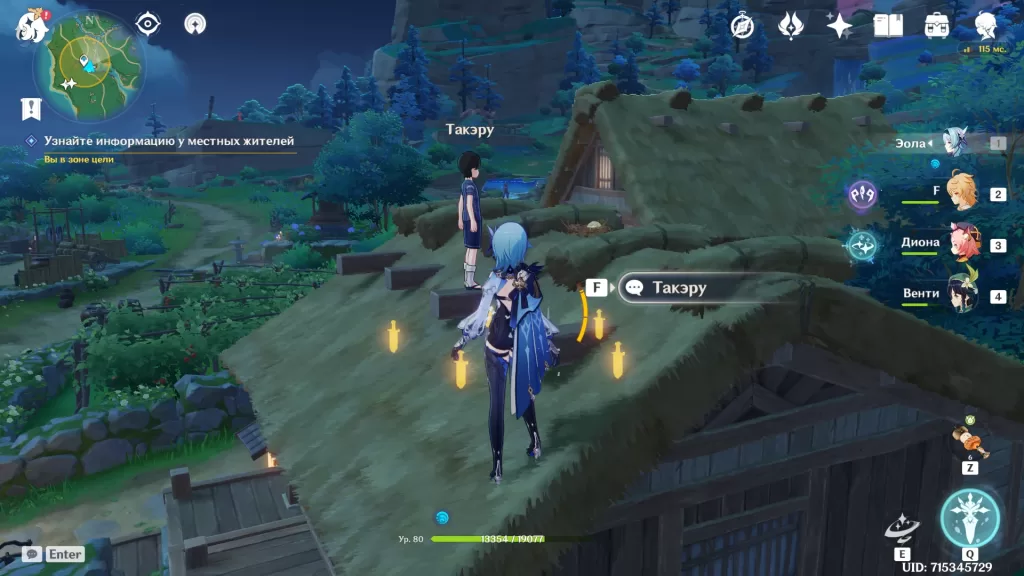The height and width of the screenshot is (576, 1024).
Task: Switch to party member F
Action: (962, 192)
